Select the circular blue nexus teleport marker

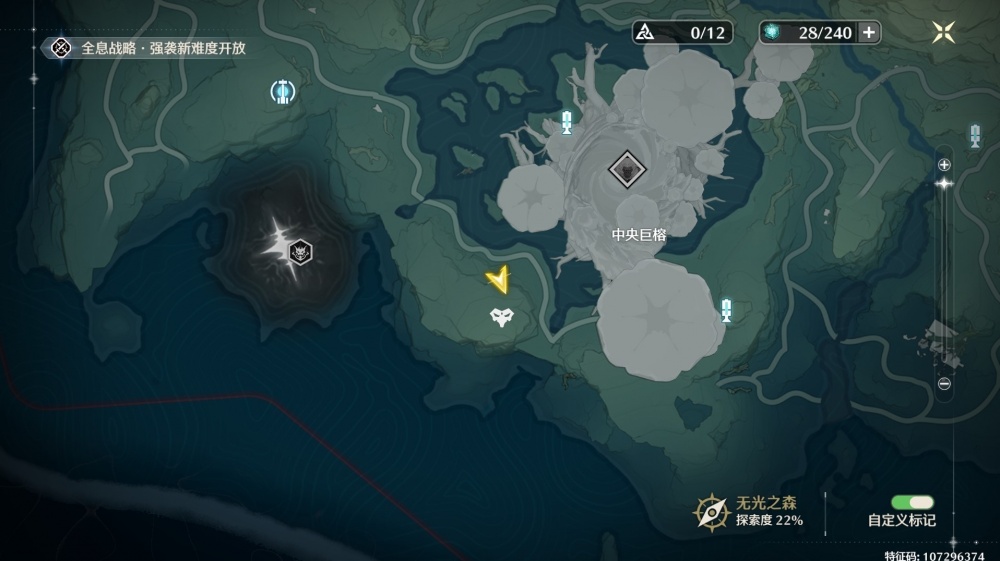(x=283, y=92)
